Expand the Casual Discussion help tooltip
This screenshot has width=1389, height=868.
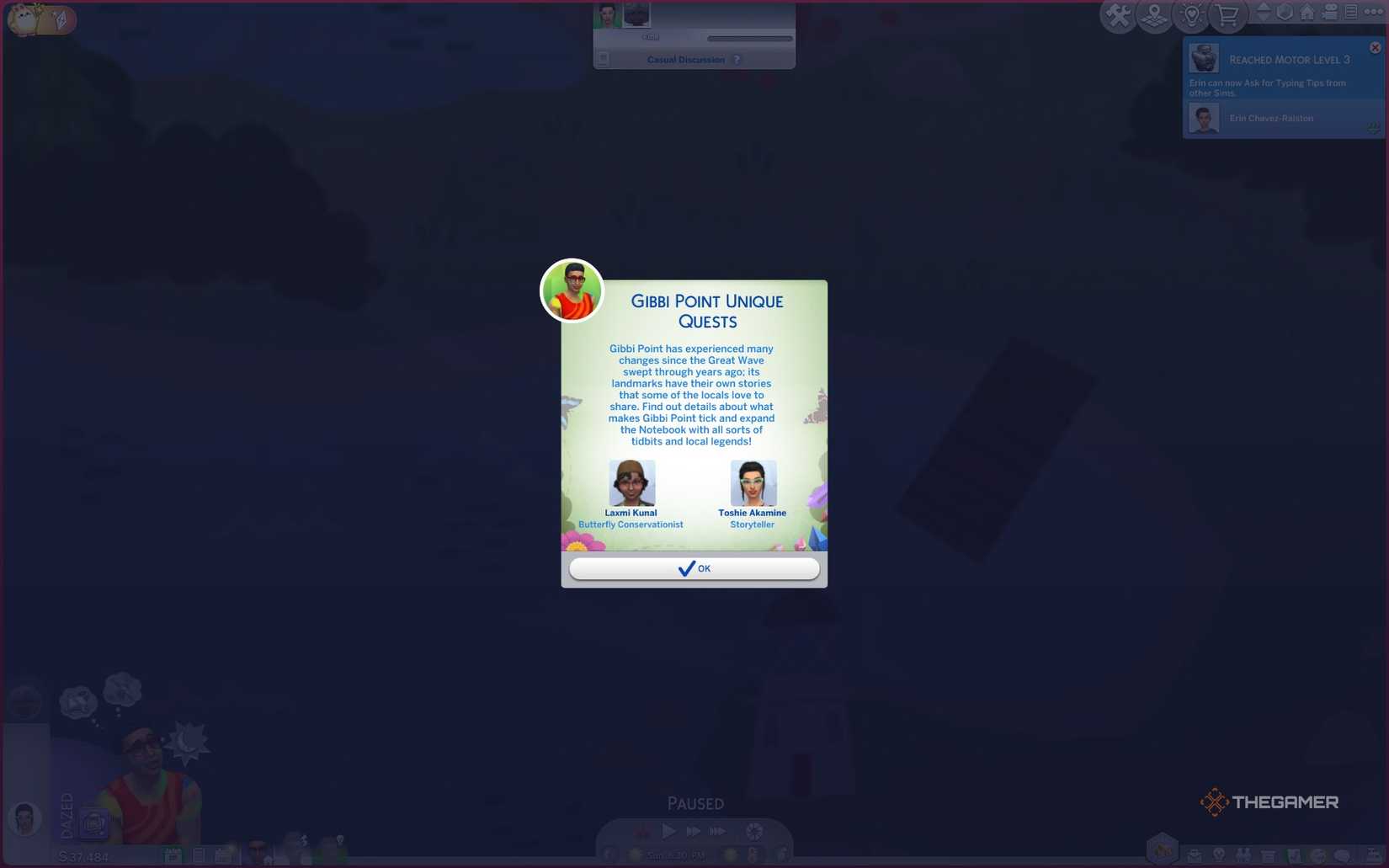pos(737,59)
